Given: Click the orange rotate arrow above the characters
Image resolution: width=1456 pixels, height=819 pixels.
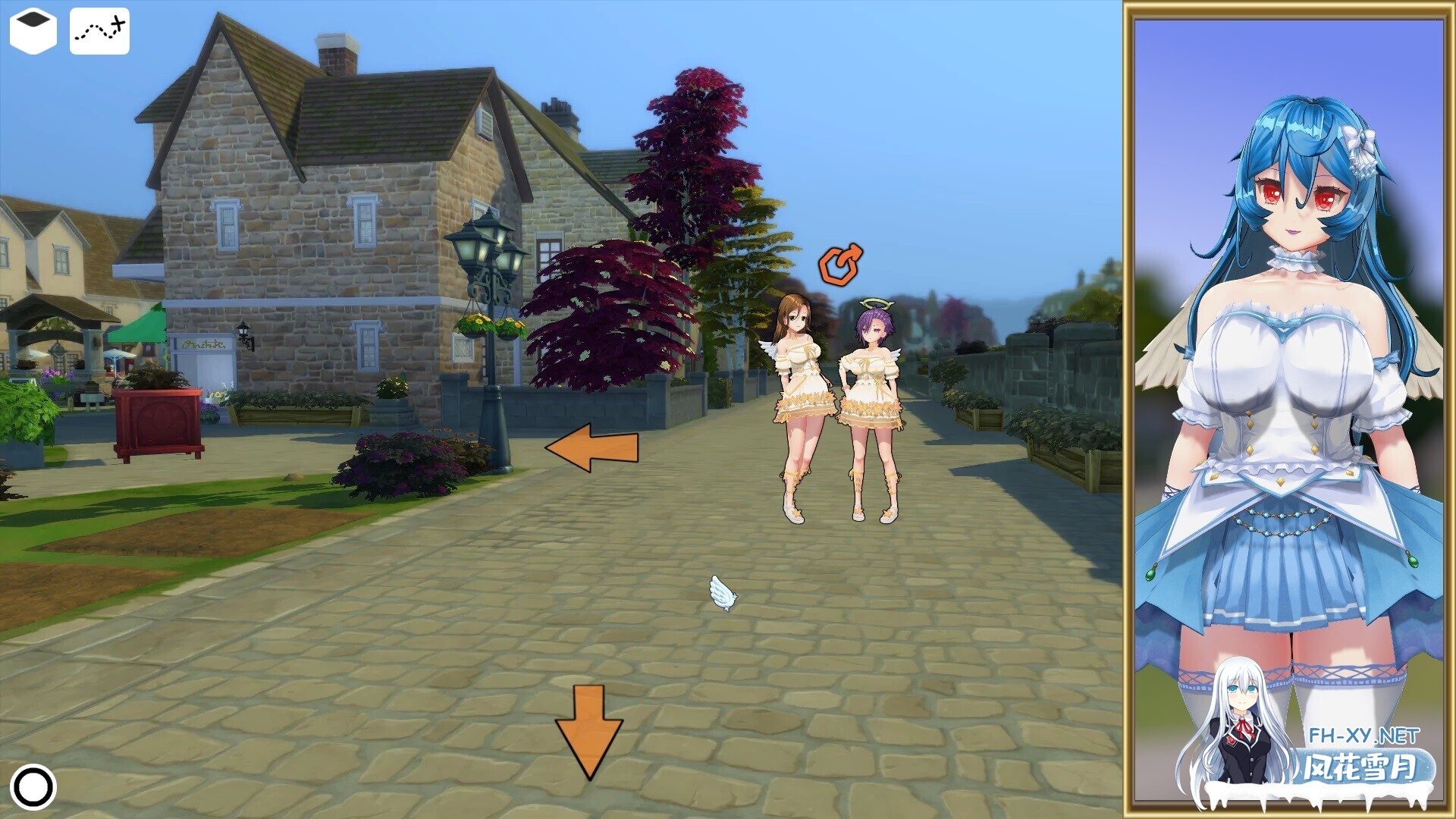Looking at the screenshot, I should (x=840, y=265).
